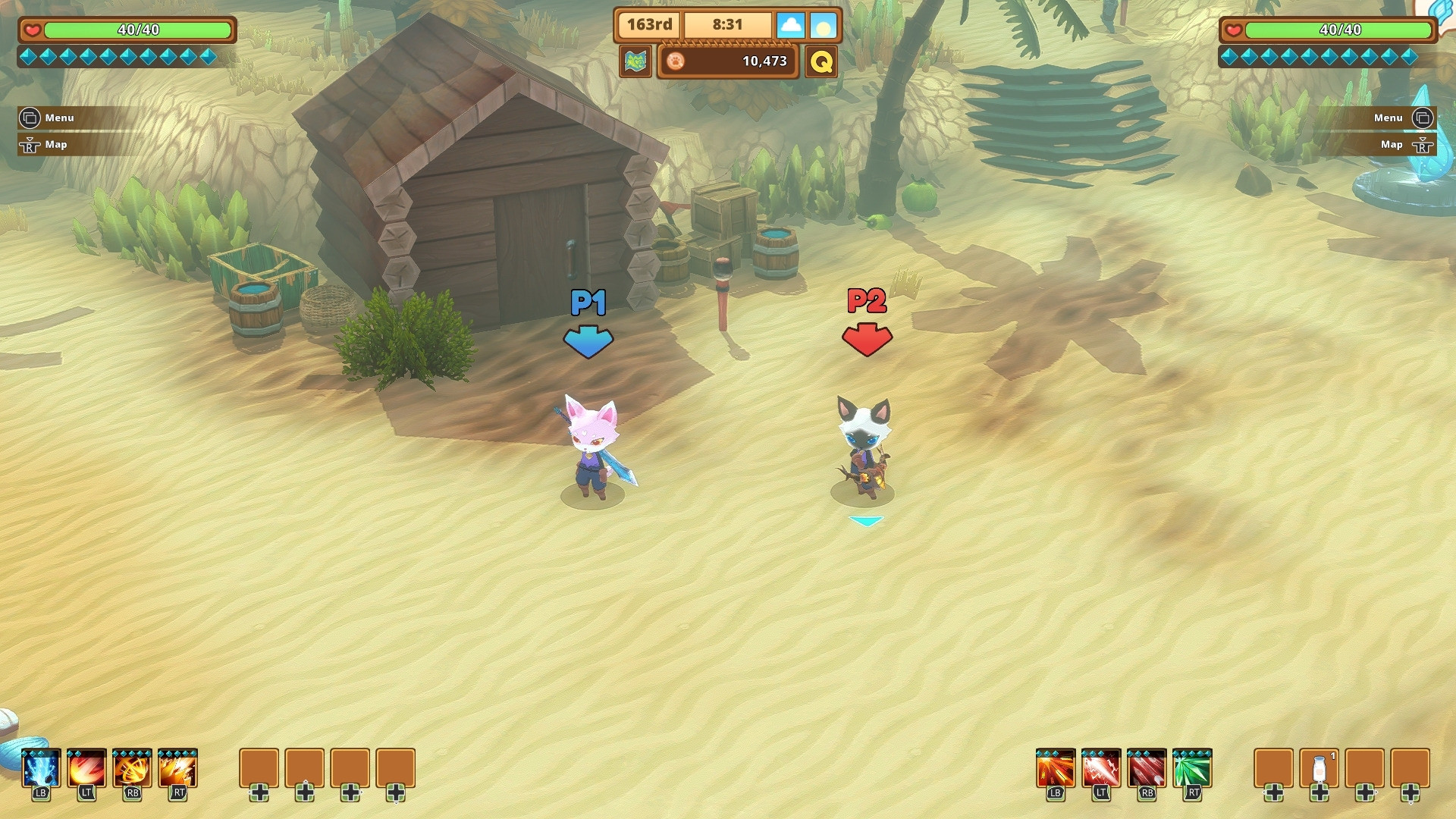Select Player 2's green crystal burst skill
The width and height of the screenshot is (1456, 819).
coord(1192,770)
